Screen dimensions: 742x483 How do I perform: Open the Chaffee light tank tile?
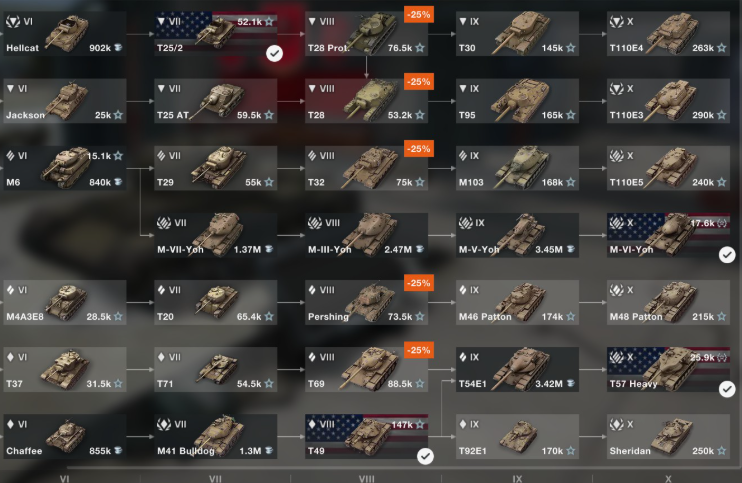[64, 436]
